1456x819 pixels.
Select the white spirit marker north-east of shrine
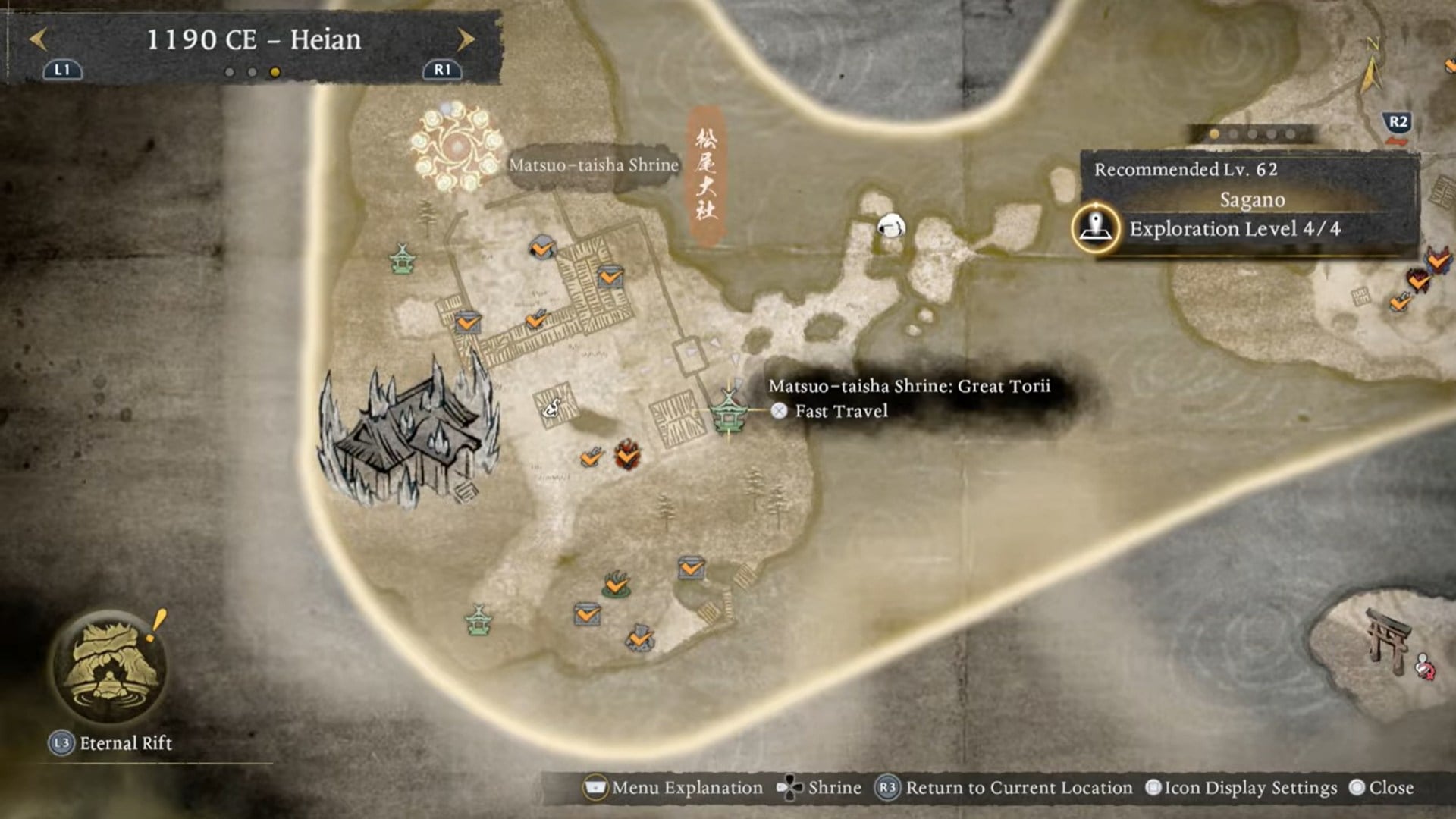[890, 225]
